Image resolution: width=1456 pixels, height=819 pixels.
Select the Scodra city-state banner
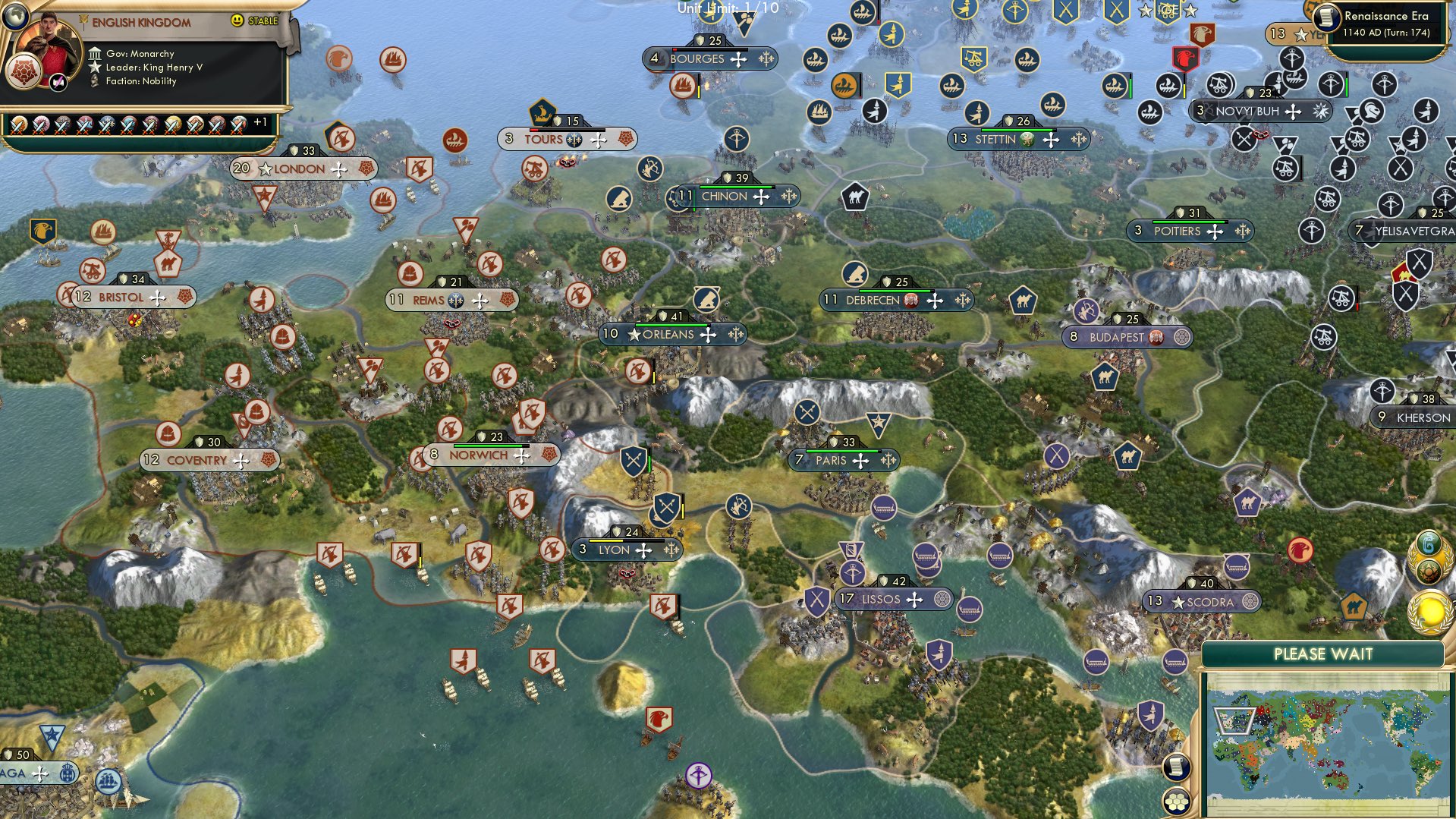click(x=1201, y=600)
